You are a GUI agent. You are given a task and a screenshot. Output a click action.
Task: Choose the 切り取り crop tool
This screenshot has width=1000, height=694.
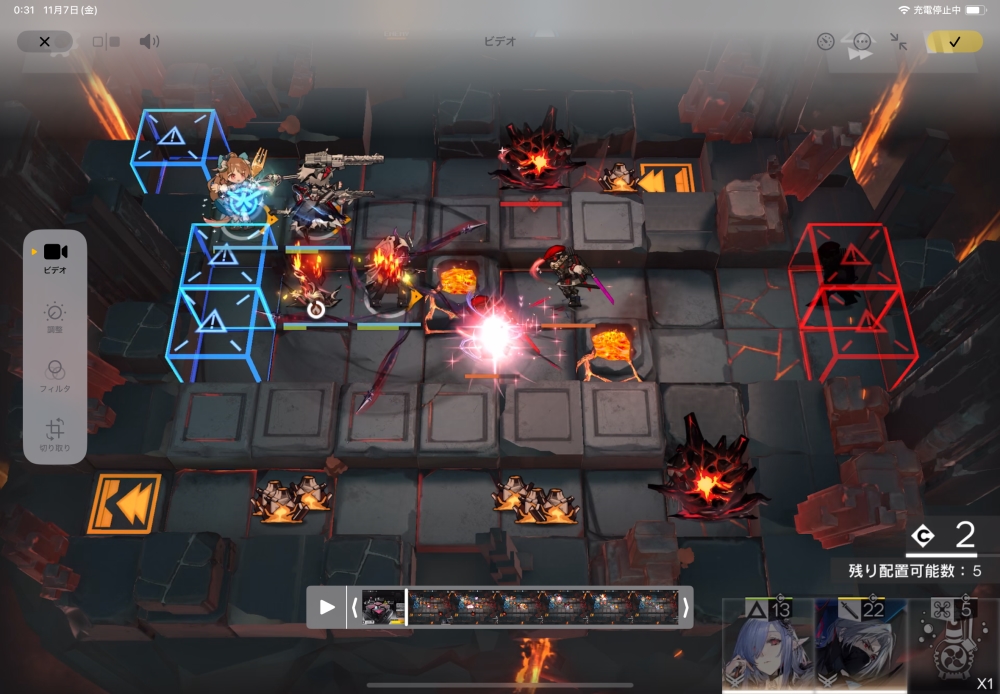[x=55, y=436]
